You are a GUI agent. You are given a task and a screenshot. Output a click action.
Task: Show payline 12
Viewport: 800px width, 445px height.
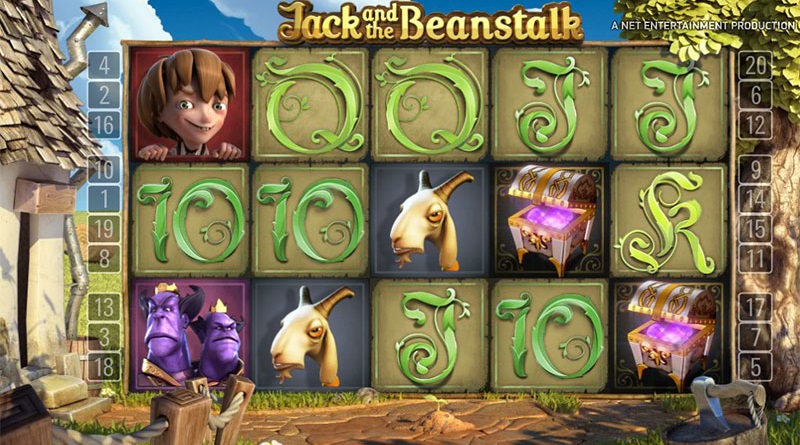[756, 124]
